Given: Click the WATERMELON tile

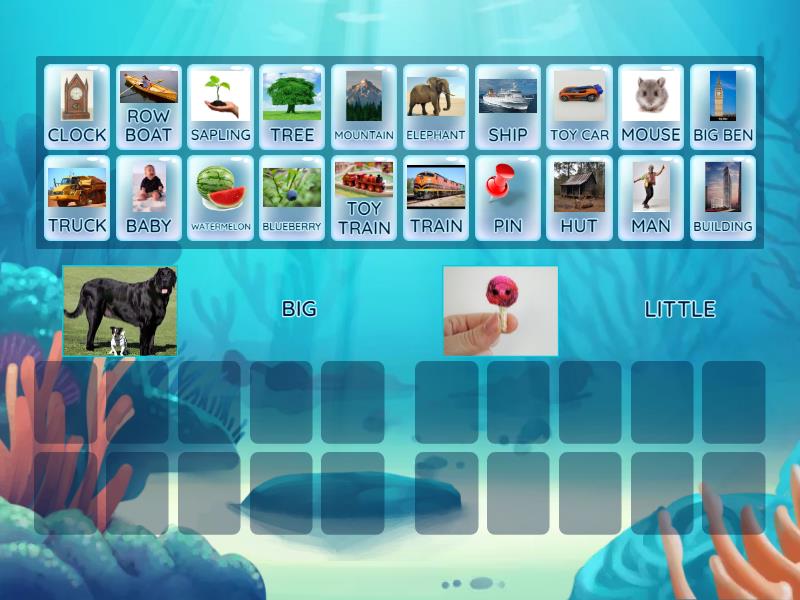Looking at the screenshot, I should [220, 198].
